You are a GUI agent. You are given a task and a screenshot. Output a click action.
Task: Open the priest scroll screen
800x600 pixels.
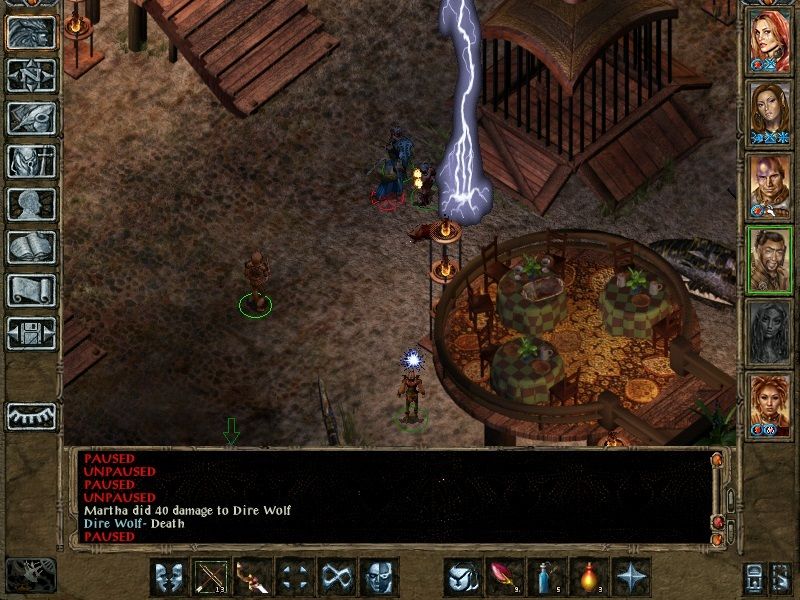31,290
